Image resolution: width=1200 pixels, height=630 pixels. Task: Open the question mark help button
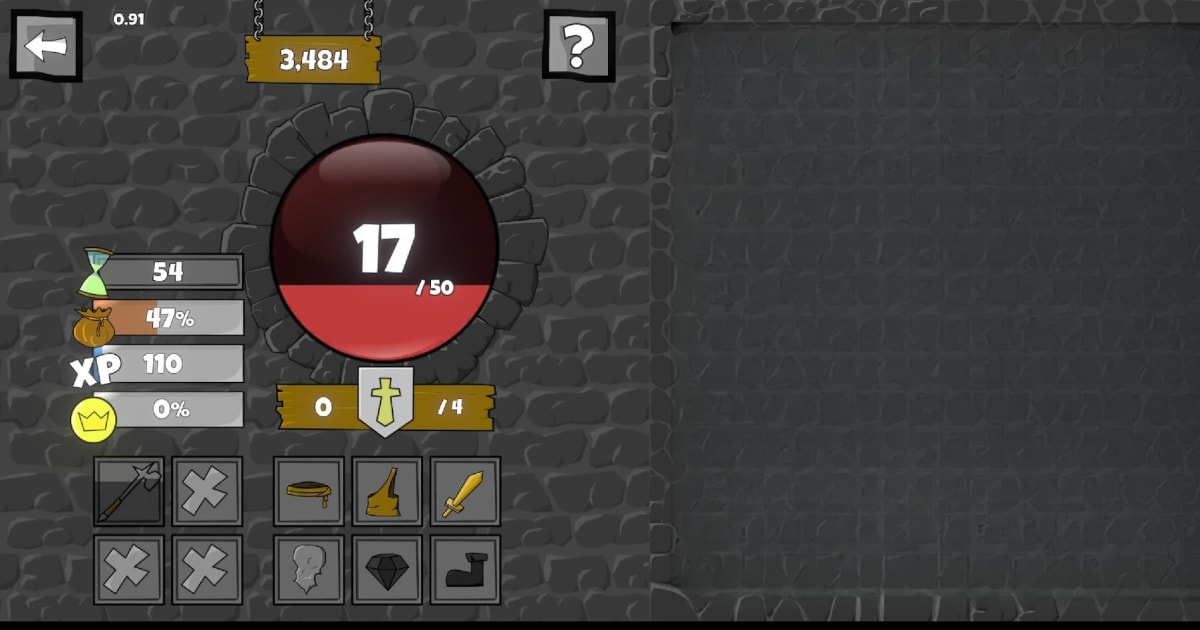point(578,45)
